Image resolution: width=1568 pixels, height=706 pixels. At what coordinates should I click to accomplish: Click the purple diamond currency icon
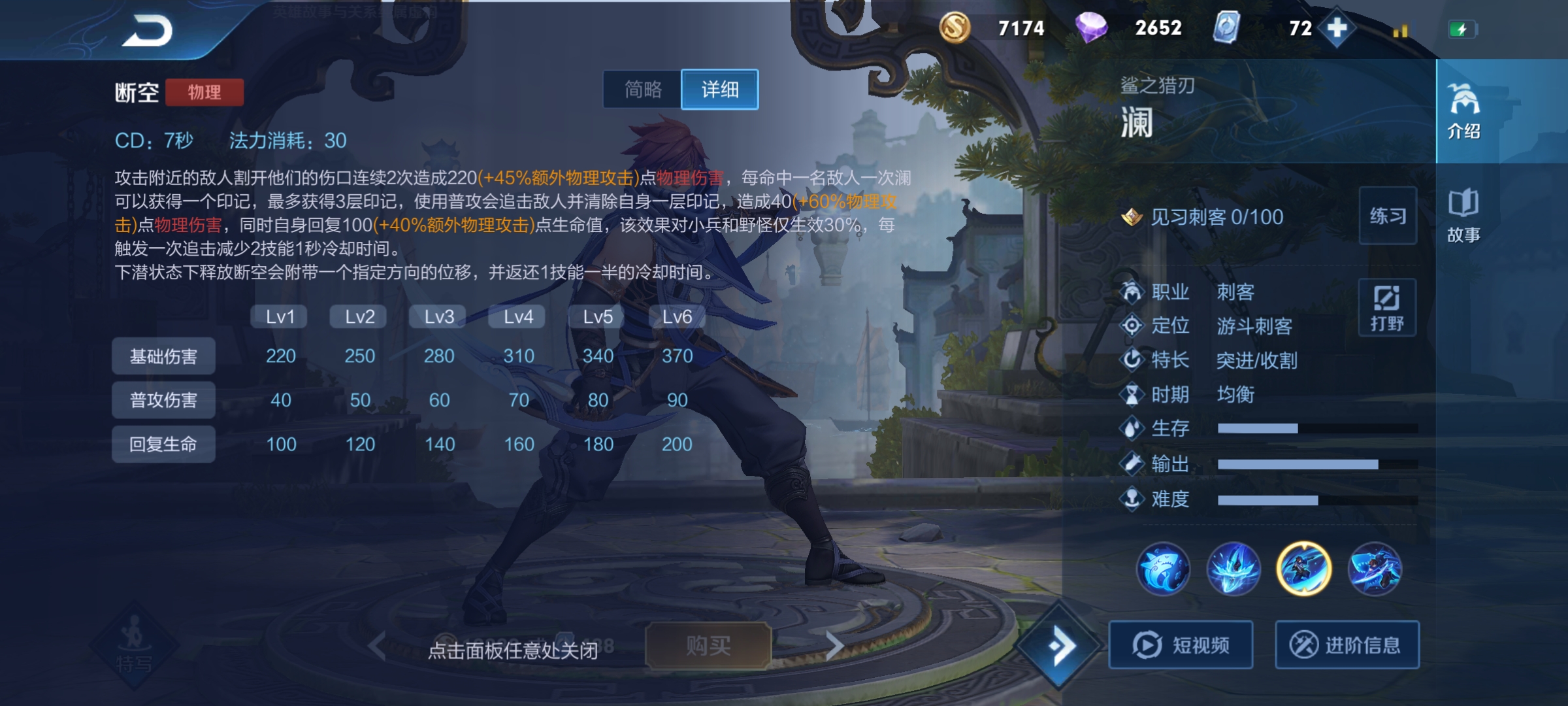tap(1094, 28)
